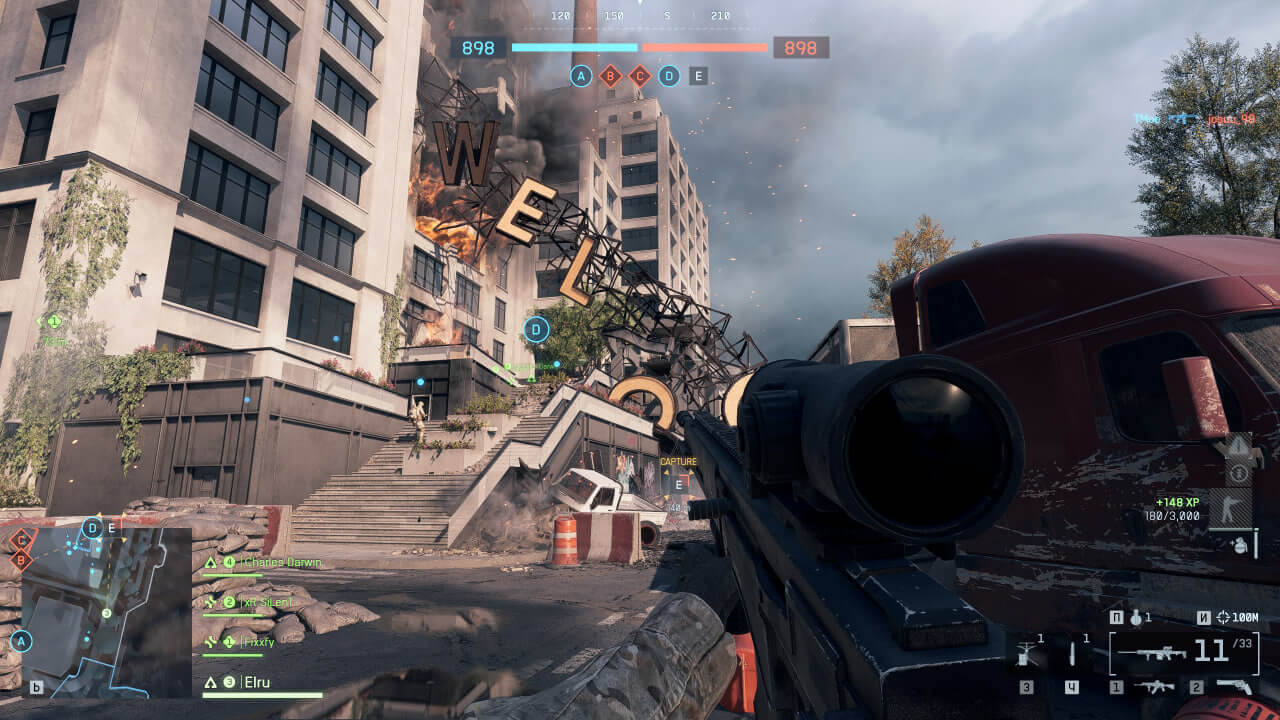The width and height of the screenshot is (1280, 720).
Task: Open the minimap
Action: tap(105, 612)
